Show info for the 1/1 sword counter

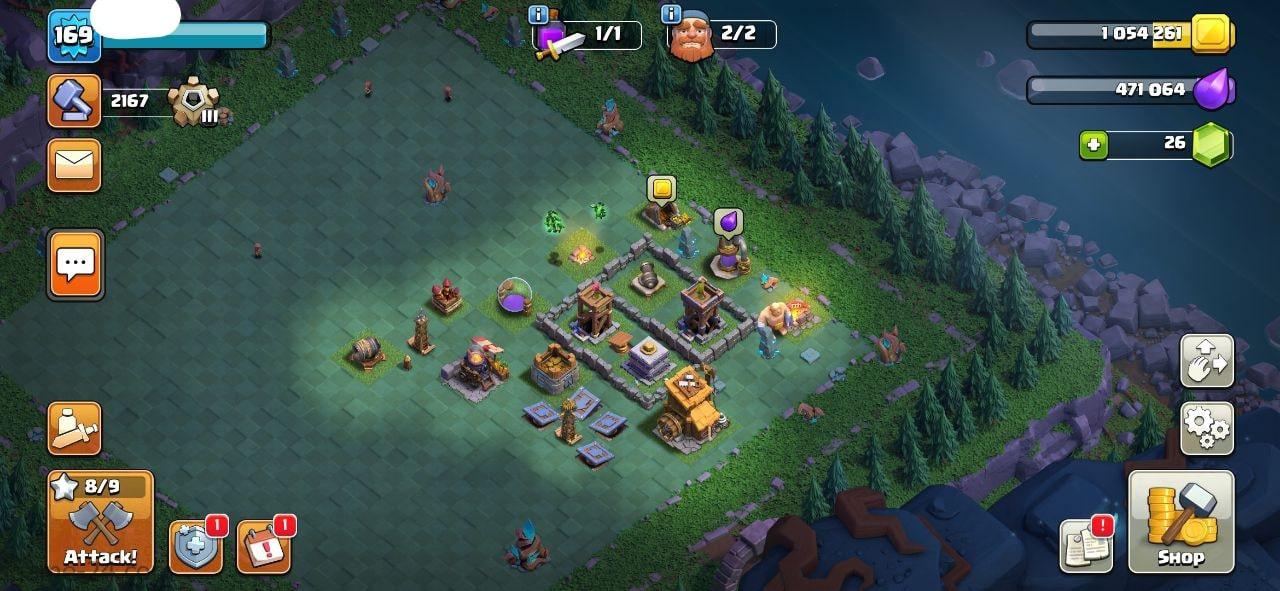tap(540, 15)
